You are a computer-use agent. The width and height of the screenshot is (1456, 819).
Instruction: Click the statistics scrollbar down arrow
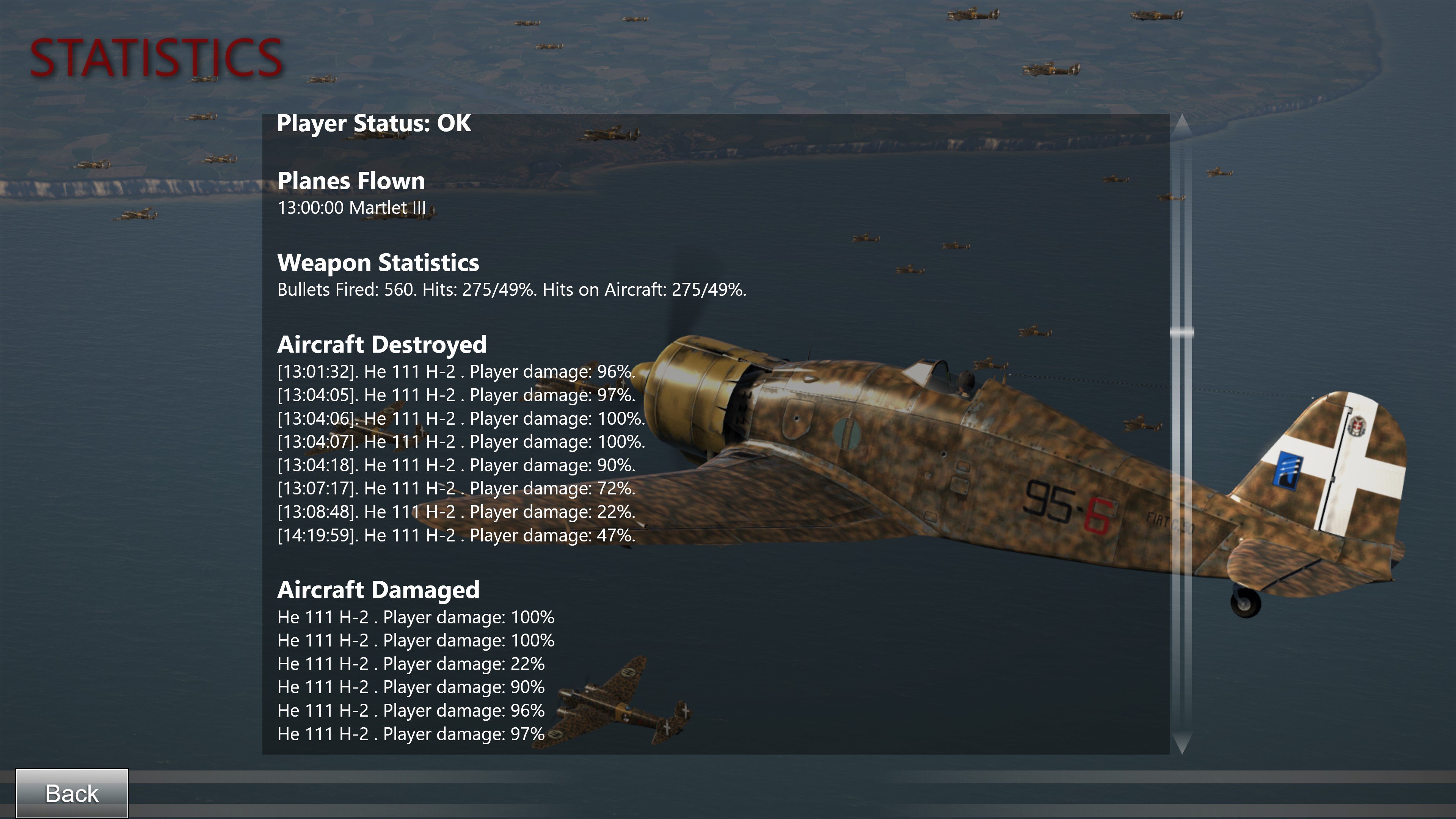[x=1181, y=743]
